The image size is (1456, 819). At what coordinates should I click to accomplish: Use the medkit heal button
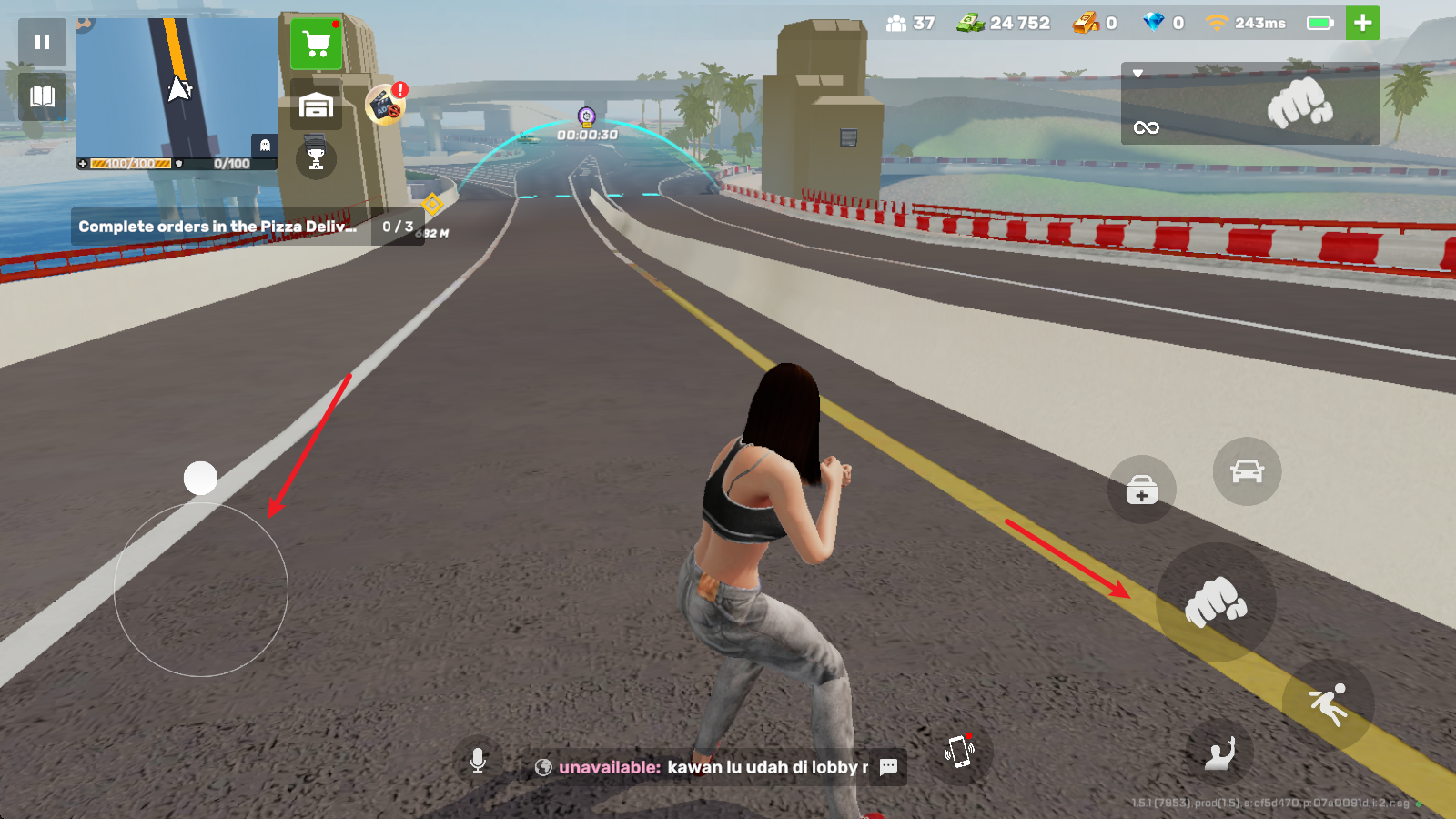[1141, 490]
